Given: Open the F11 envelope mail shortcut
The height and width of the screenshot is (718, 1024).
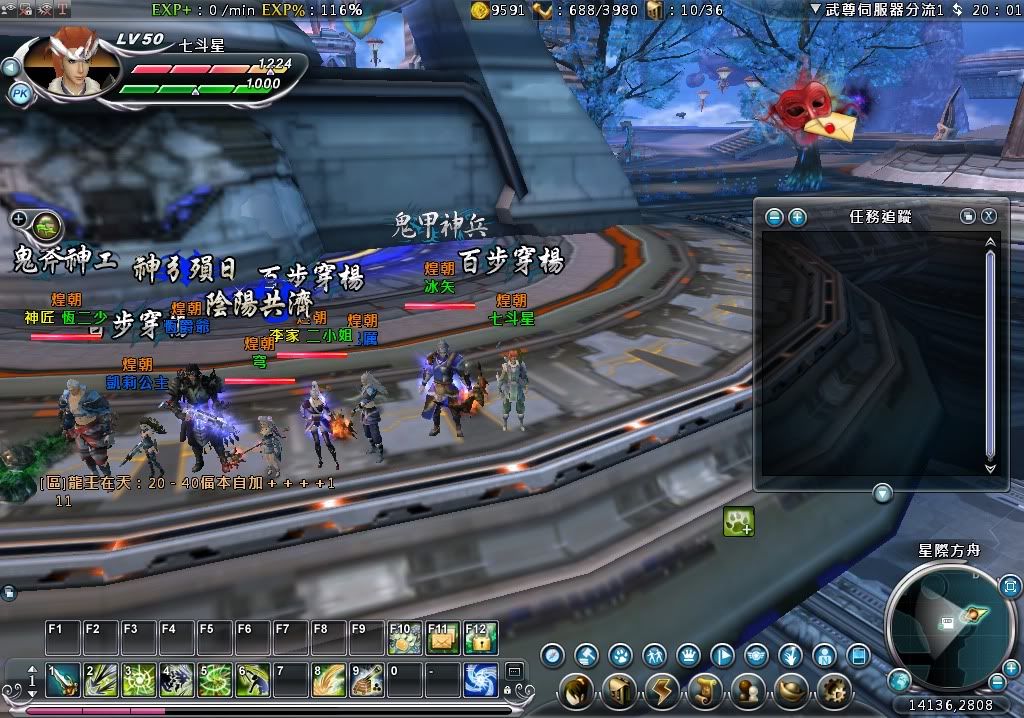Looking at the screenshot, I should click(442, 637).
